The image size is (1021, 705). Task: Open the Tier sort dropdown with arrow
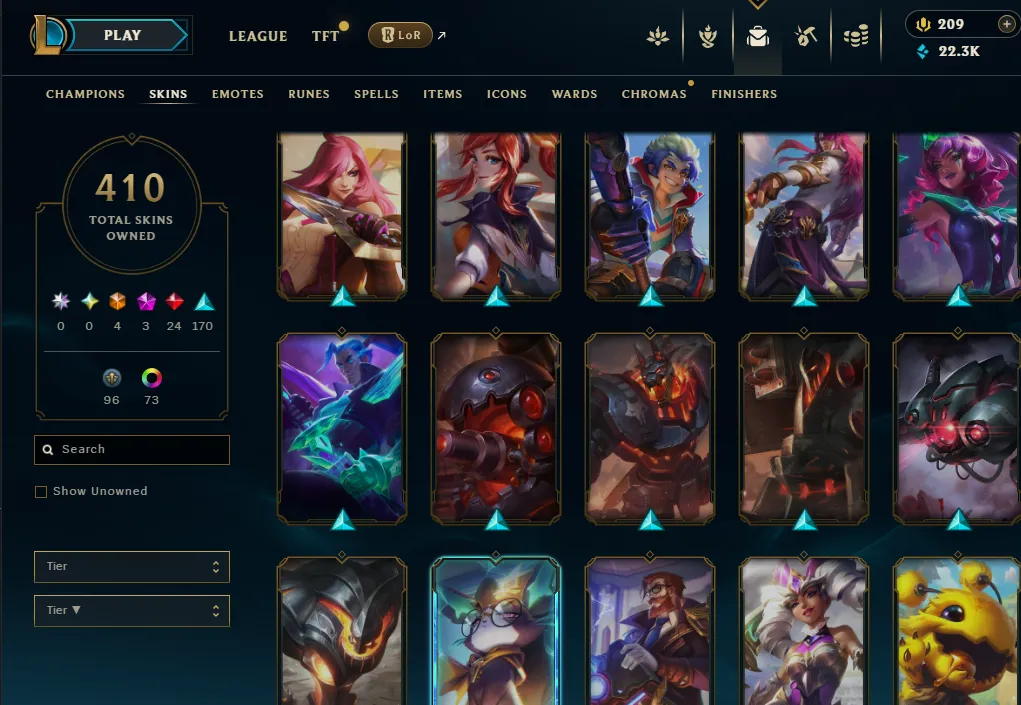coord(132,611)
